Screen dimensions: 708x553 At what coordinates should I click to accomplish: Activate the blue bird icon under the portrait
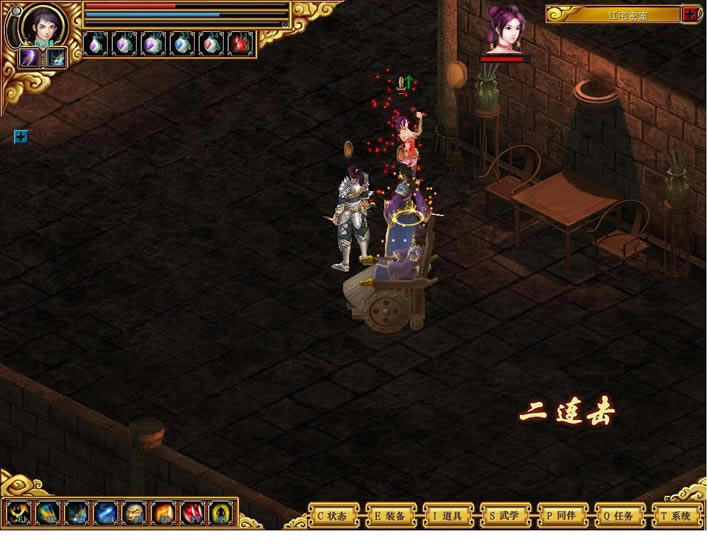point(55,58)
